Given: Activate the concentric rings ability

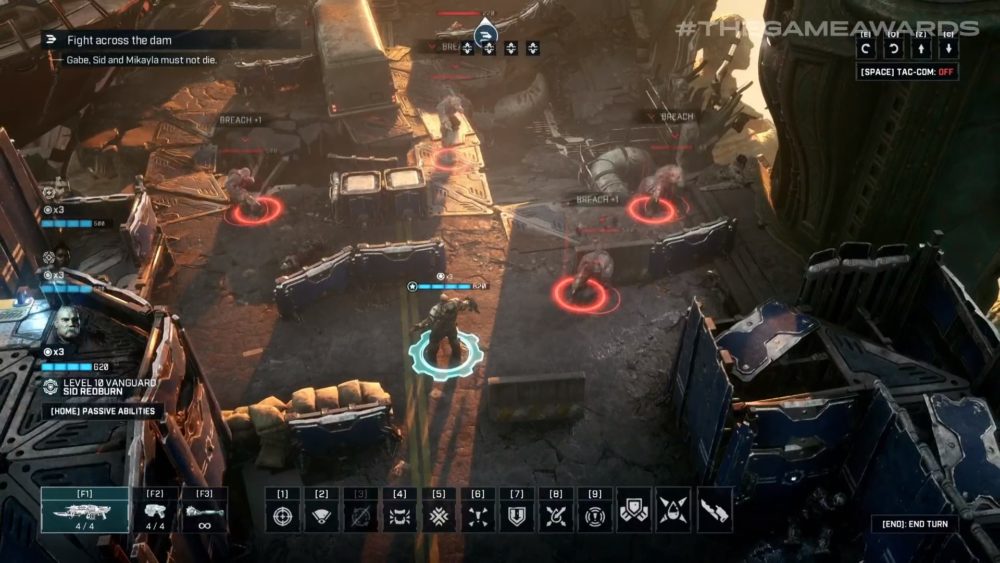Looking at the screenshot, I should coord(595,516).
